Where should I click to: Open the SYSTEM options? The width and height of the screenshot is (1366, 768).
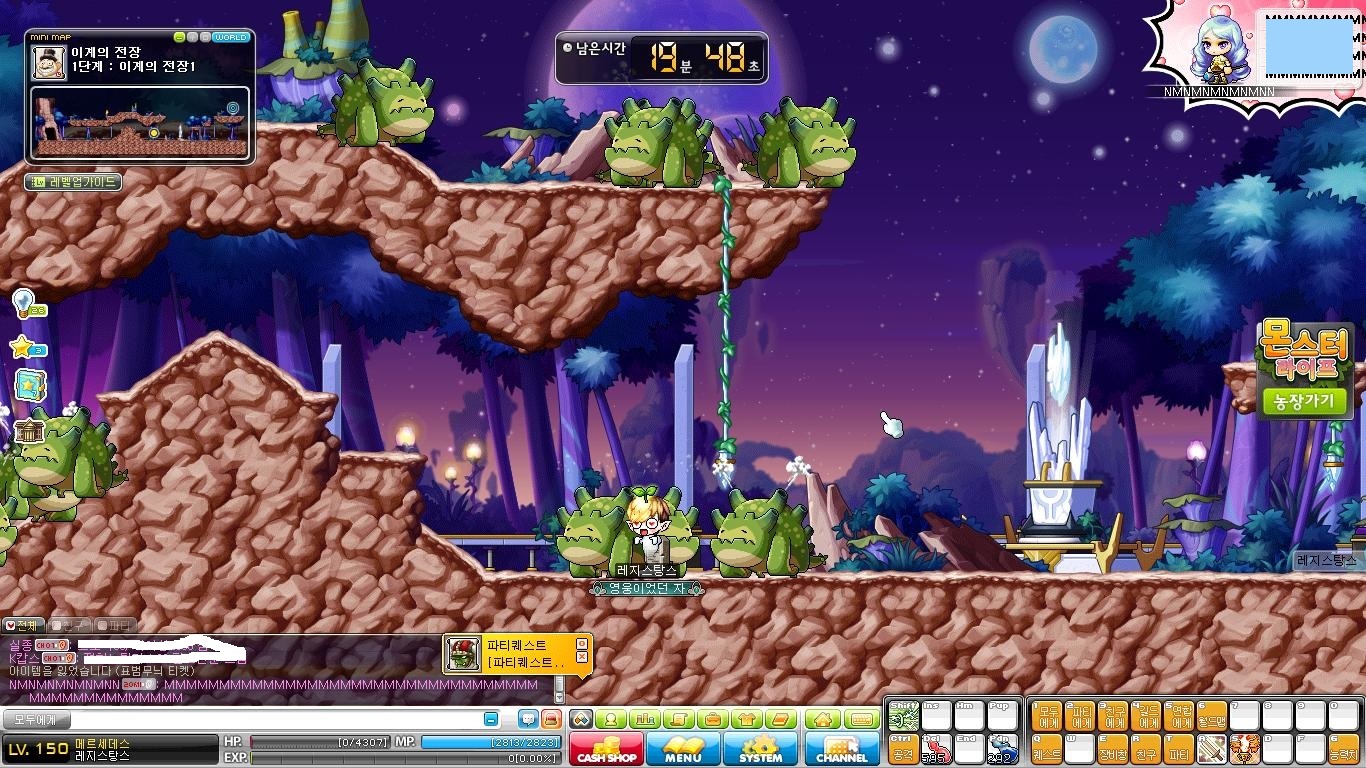coord(760,749)
